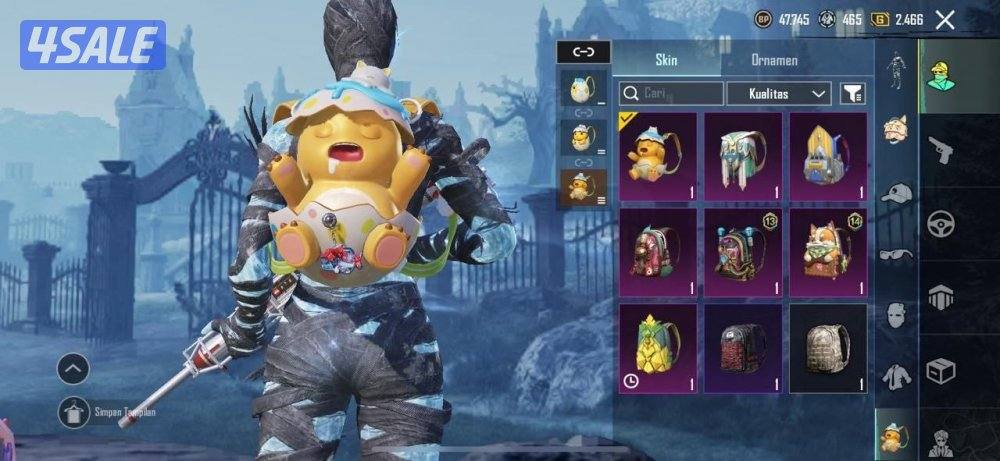Open the firearm skins category

click(940, 150)
